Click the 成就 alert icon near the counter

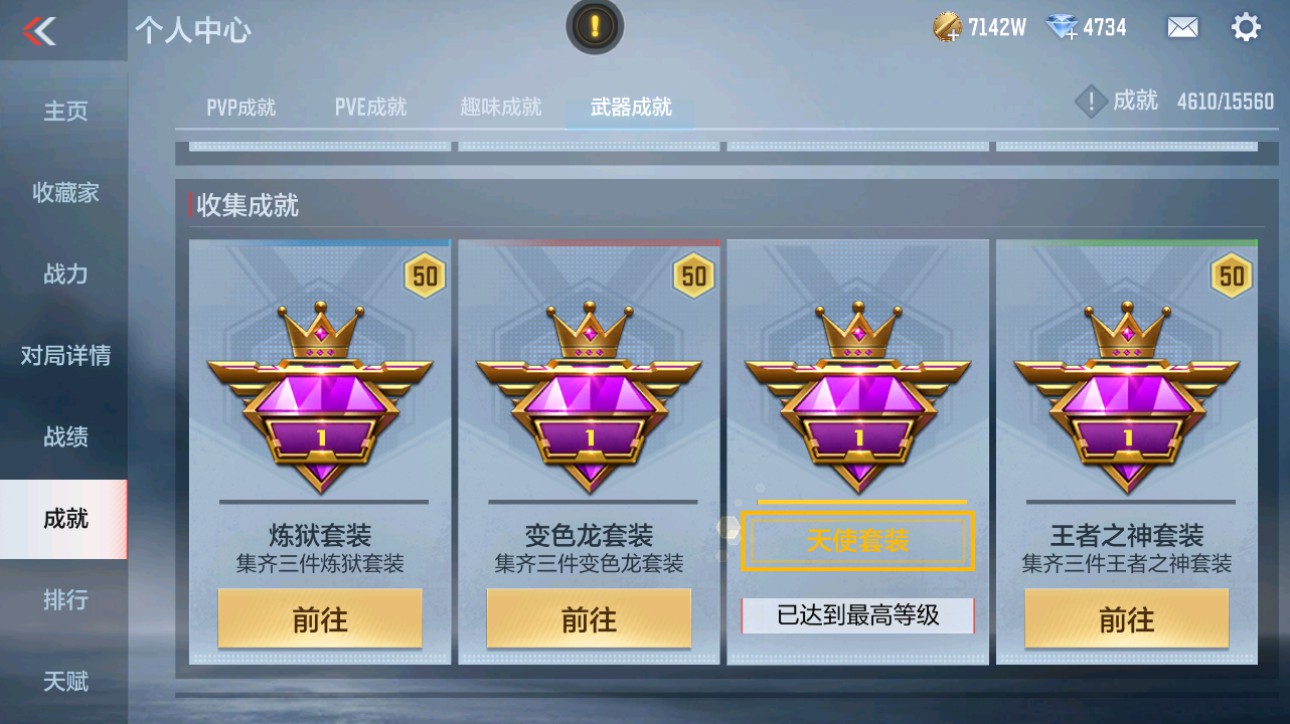click(1091, 100)
